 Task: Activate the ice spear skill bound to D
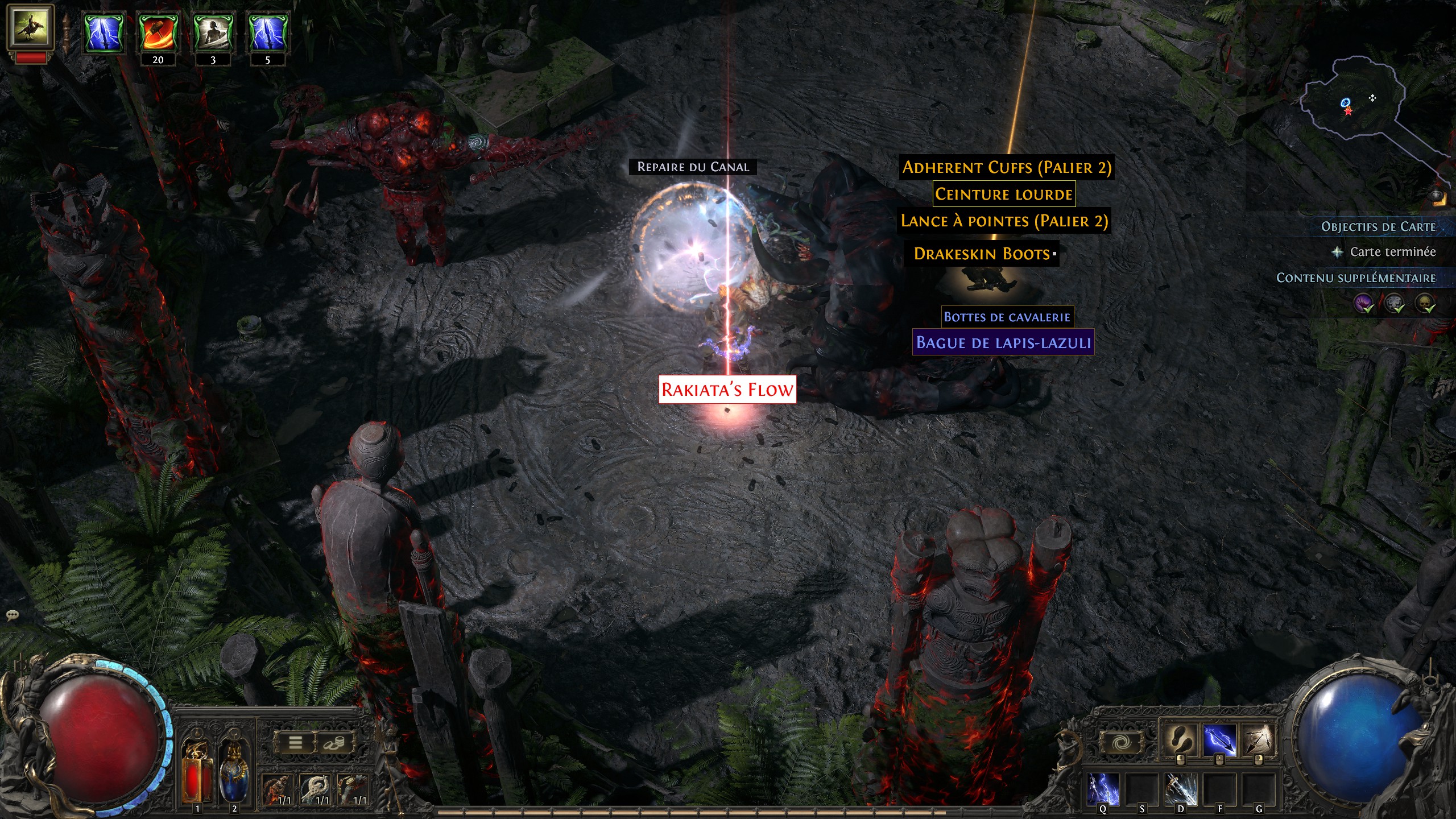(x=1180, y=789)
